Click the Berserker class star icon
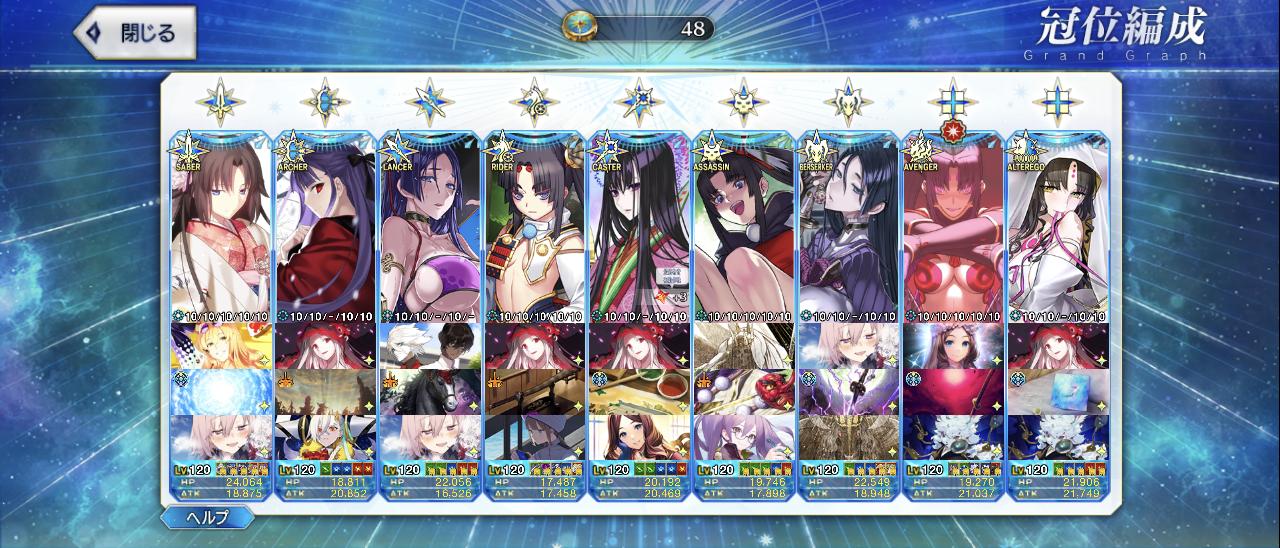The width and height of the screenshot is (1280, 548). coord(847,101)
